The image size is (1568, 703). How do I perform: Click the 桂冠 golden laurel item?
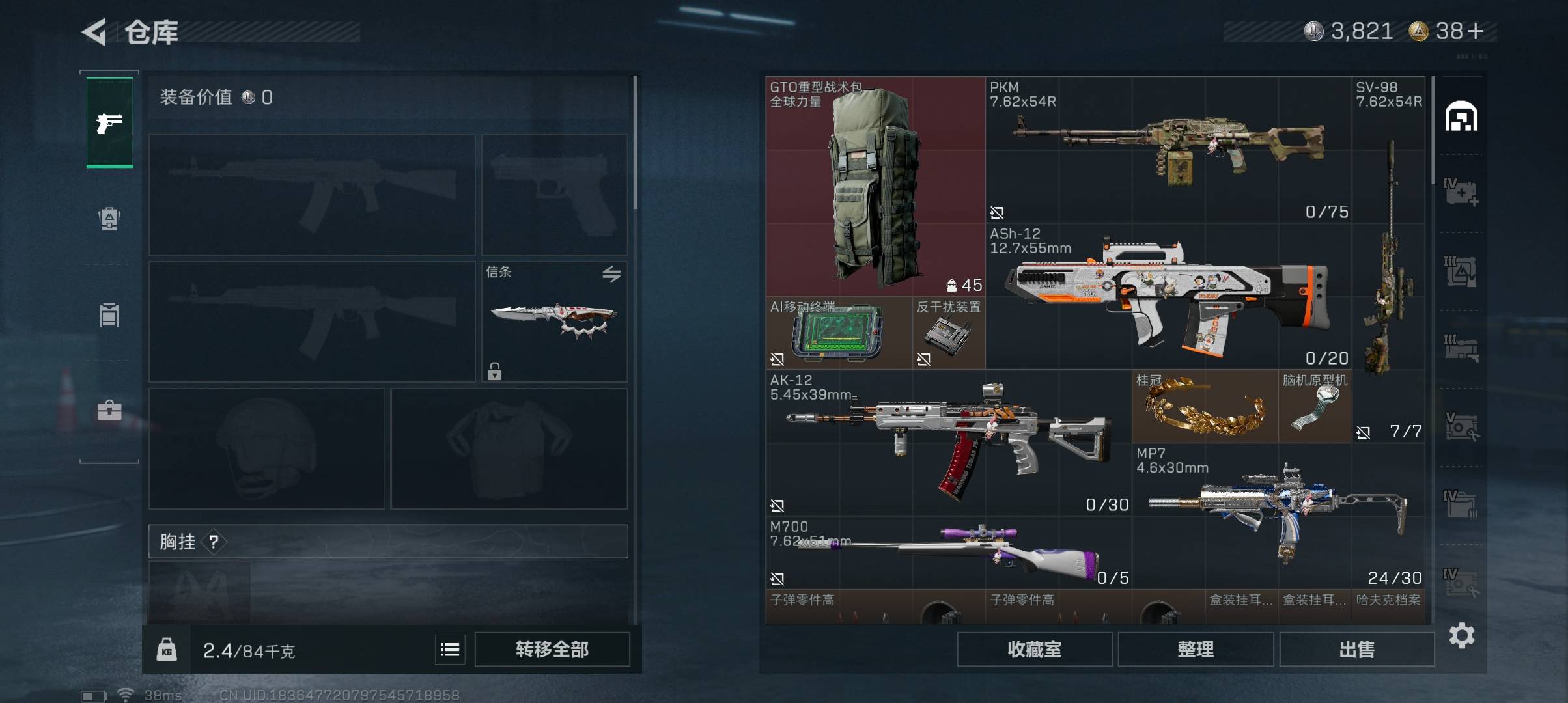1205,407
